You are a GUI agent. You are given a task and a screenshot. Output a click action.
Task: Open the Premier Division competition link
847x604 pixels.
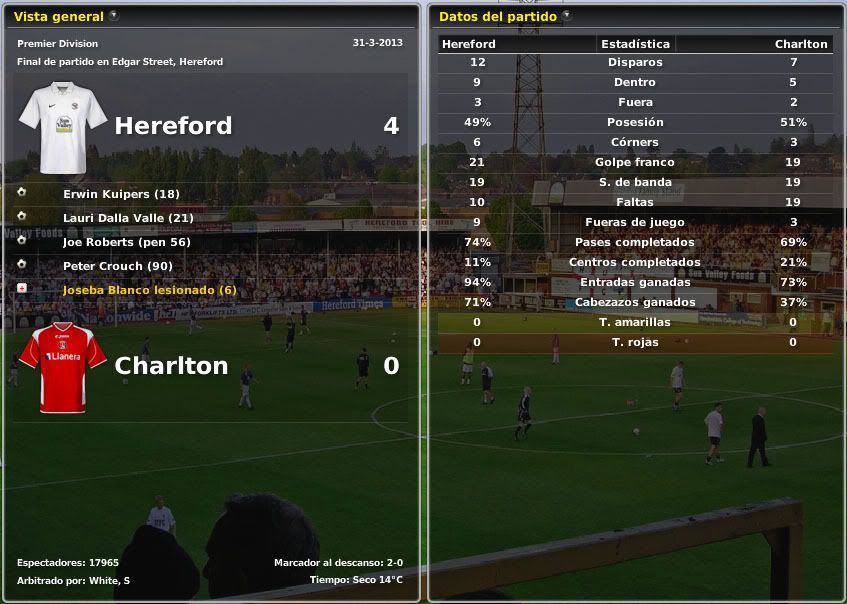click(x=57, y=44)
